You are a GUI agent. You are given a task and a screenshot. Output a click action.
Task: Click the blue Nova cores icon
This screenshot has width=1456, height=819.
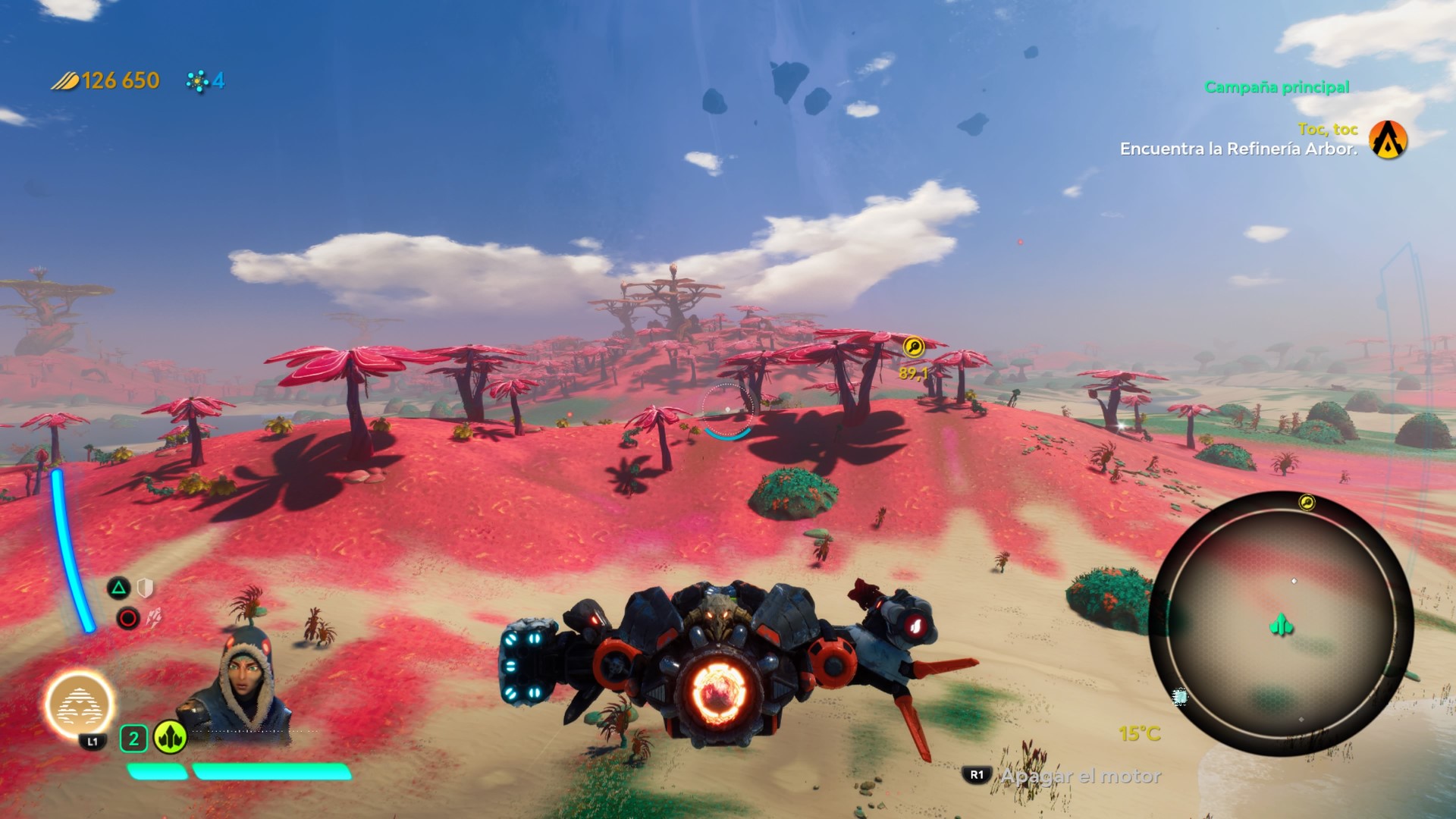[x=198, y=81]
